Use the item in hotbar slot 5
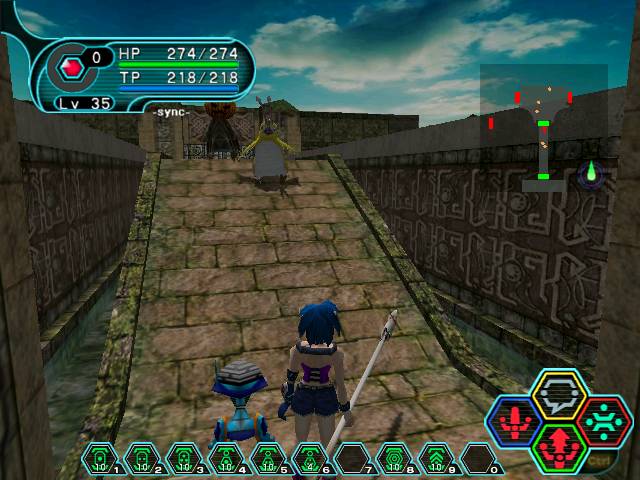Viewport: 640px width, 480px height. pos(267,459)
